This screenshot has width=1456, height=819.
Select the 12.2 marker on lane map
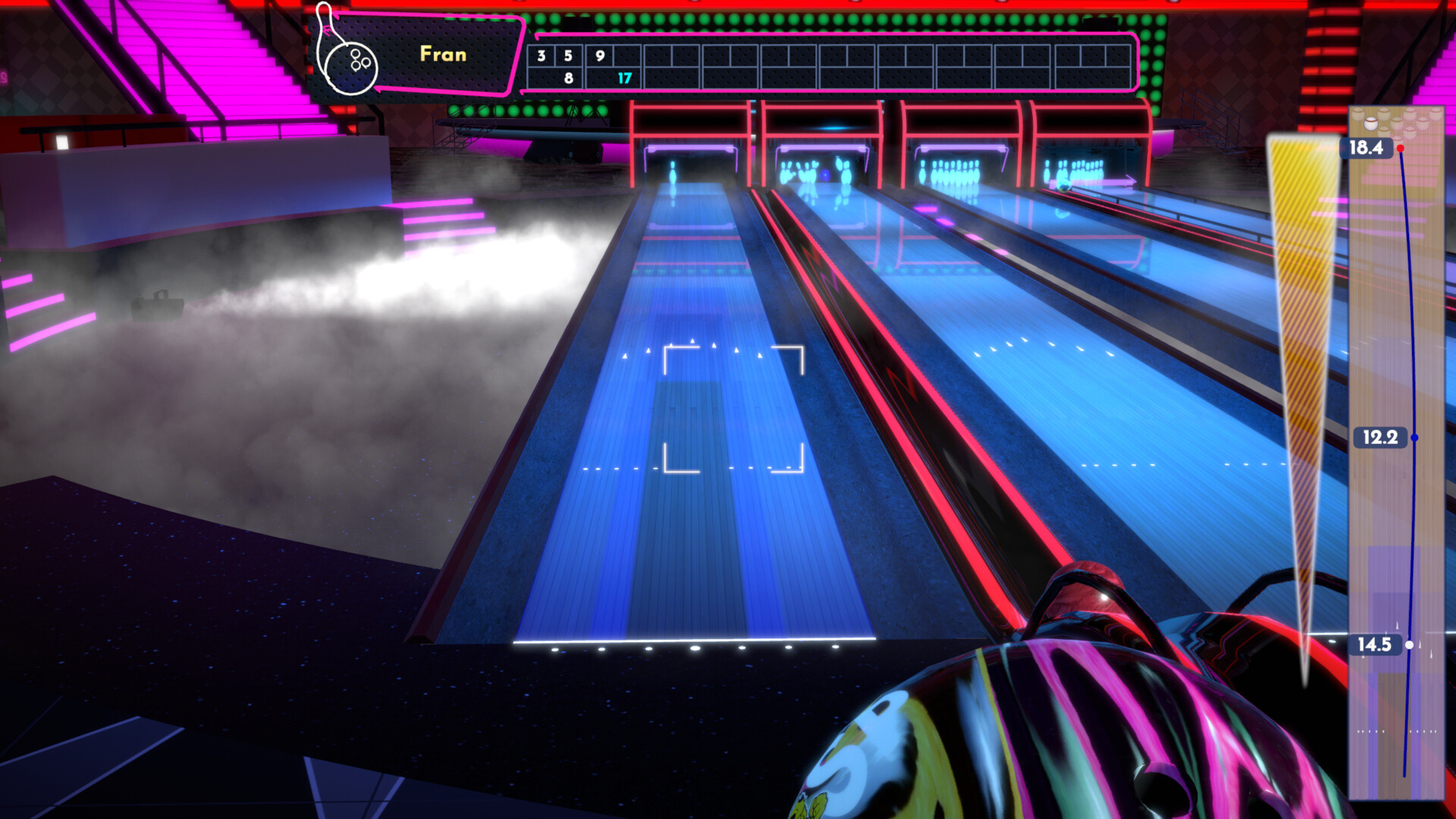1380,438
